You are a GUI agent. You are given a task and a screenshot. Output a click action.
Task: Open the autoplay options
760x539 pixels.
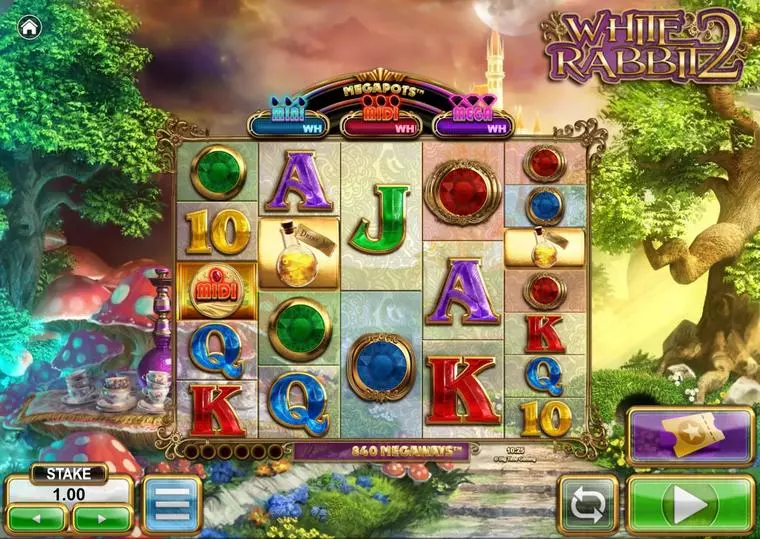click(588, 505)
